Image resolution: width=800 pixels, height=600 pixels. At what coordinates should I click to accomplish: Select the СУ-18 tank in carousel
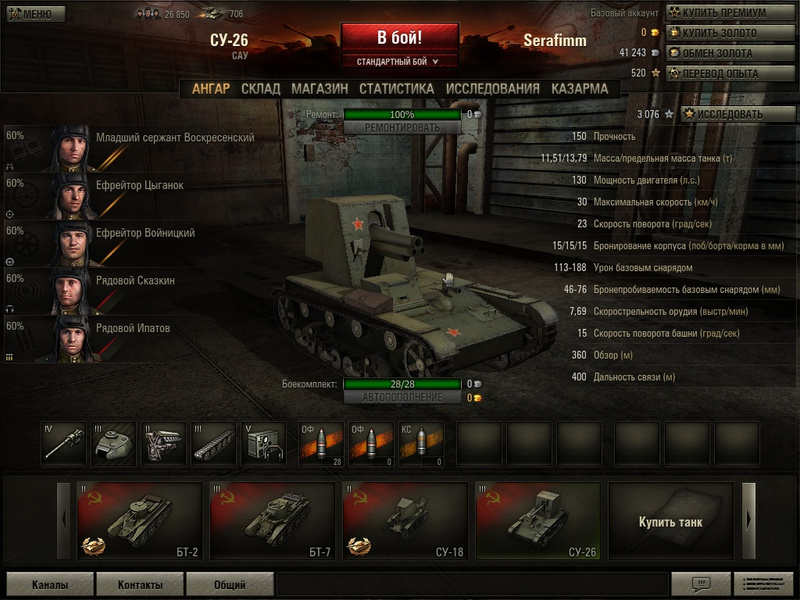tap(403, 521)
